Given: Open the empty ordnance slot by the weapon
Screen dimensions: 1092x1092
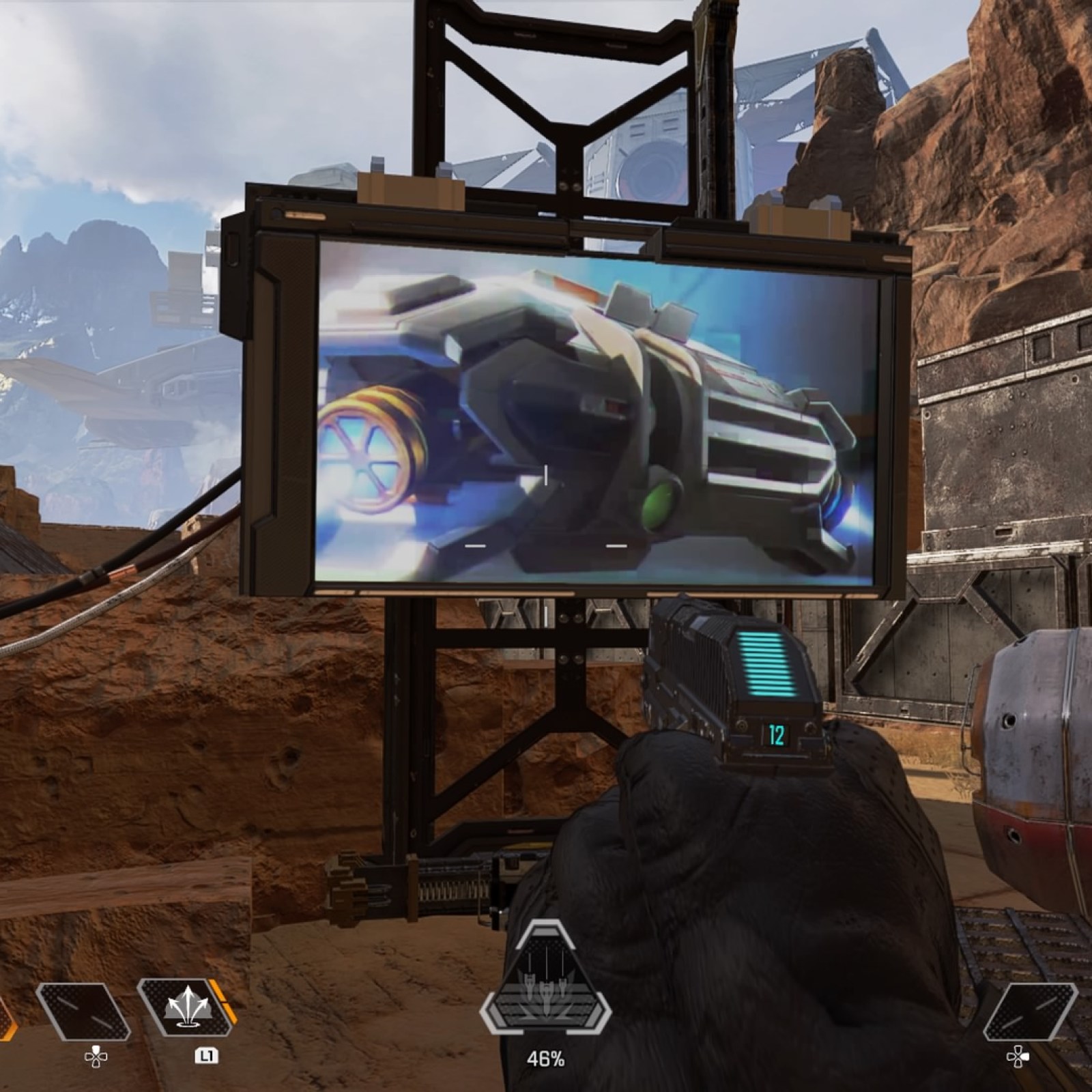Looking at the screenshot, I should click(x=1029, y=1011).
